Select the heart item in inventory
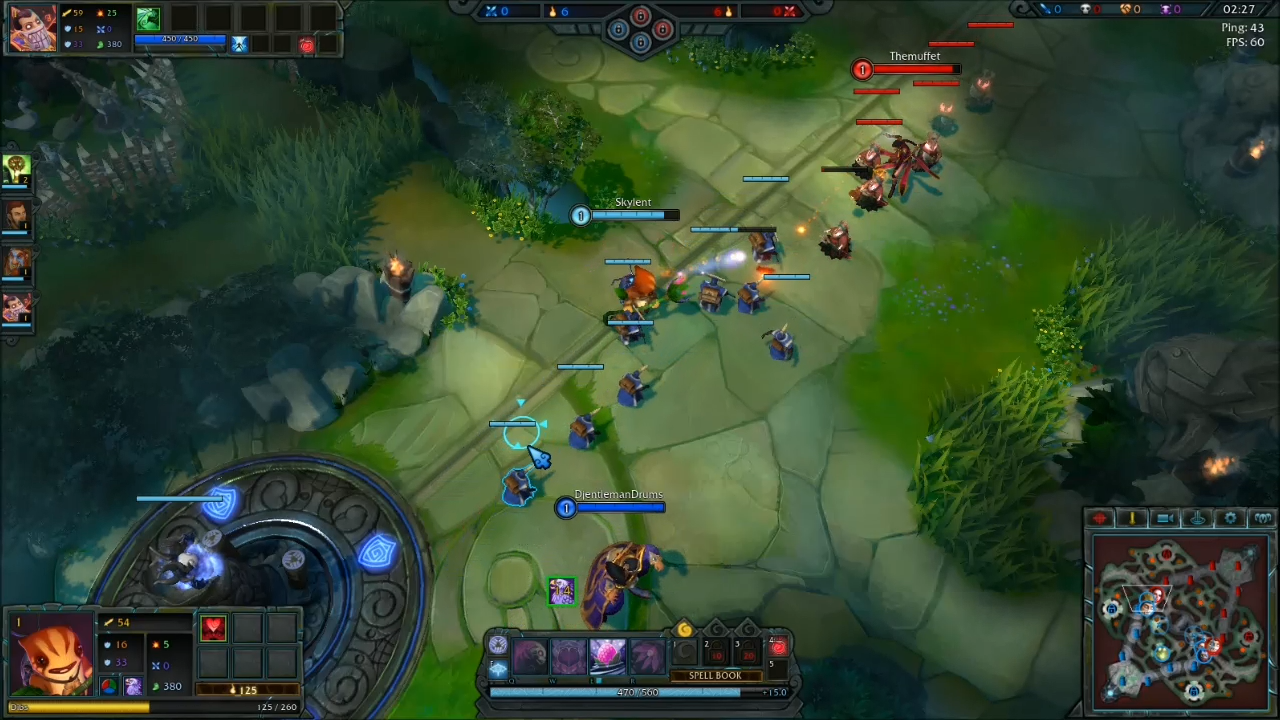This screenshot has height=720, width=1280. coord(213,628)
